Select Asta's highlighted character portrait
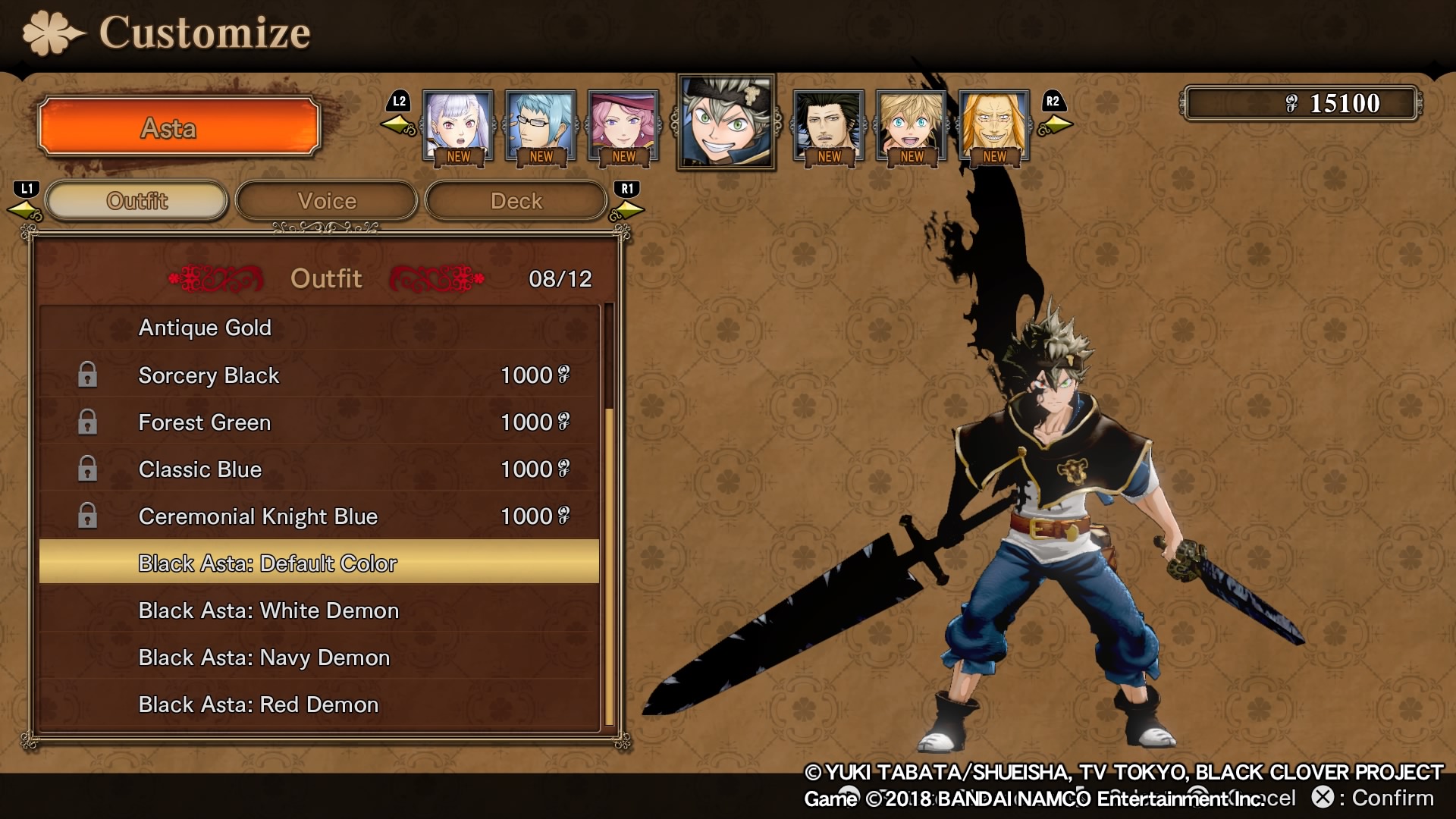The height and width of the screenshot is (819, 1456). pos(726,122)
